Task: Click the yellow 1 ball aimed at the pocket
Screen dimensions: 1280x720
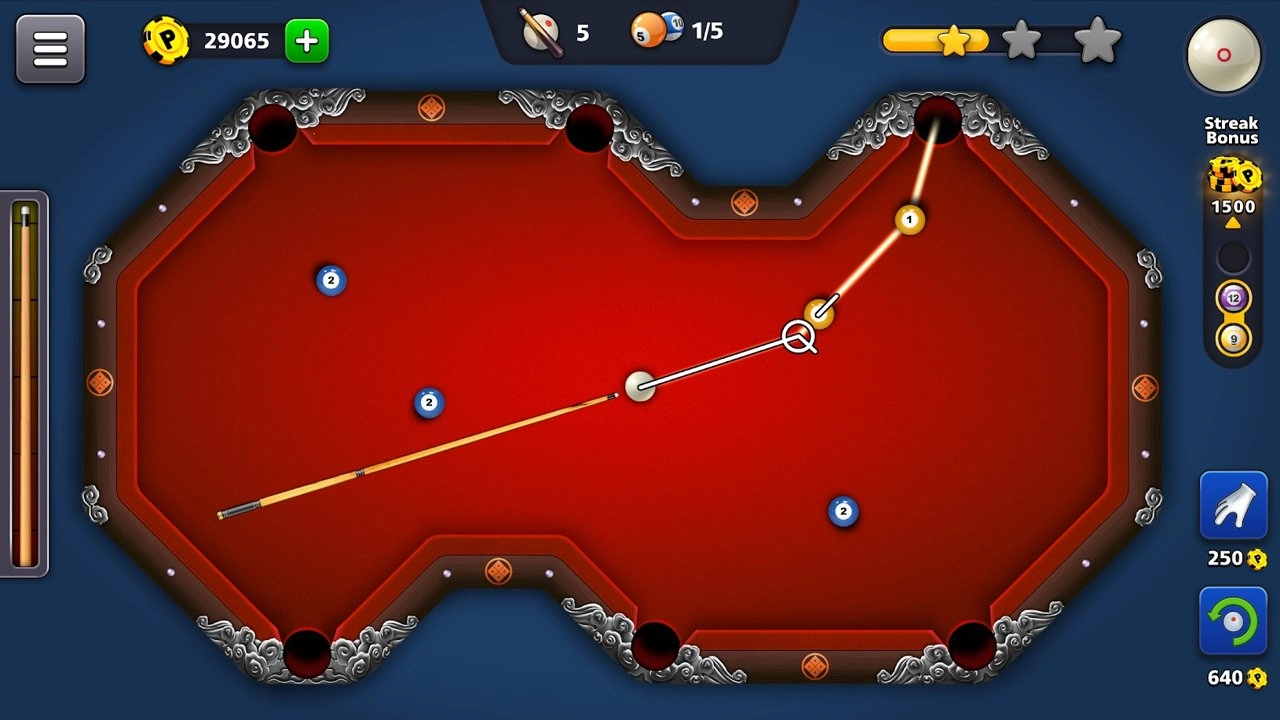Action: pos(908,218)
